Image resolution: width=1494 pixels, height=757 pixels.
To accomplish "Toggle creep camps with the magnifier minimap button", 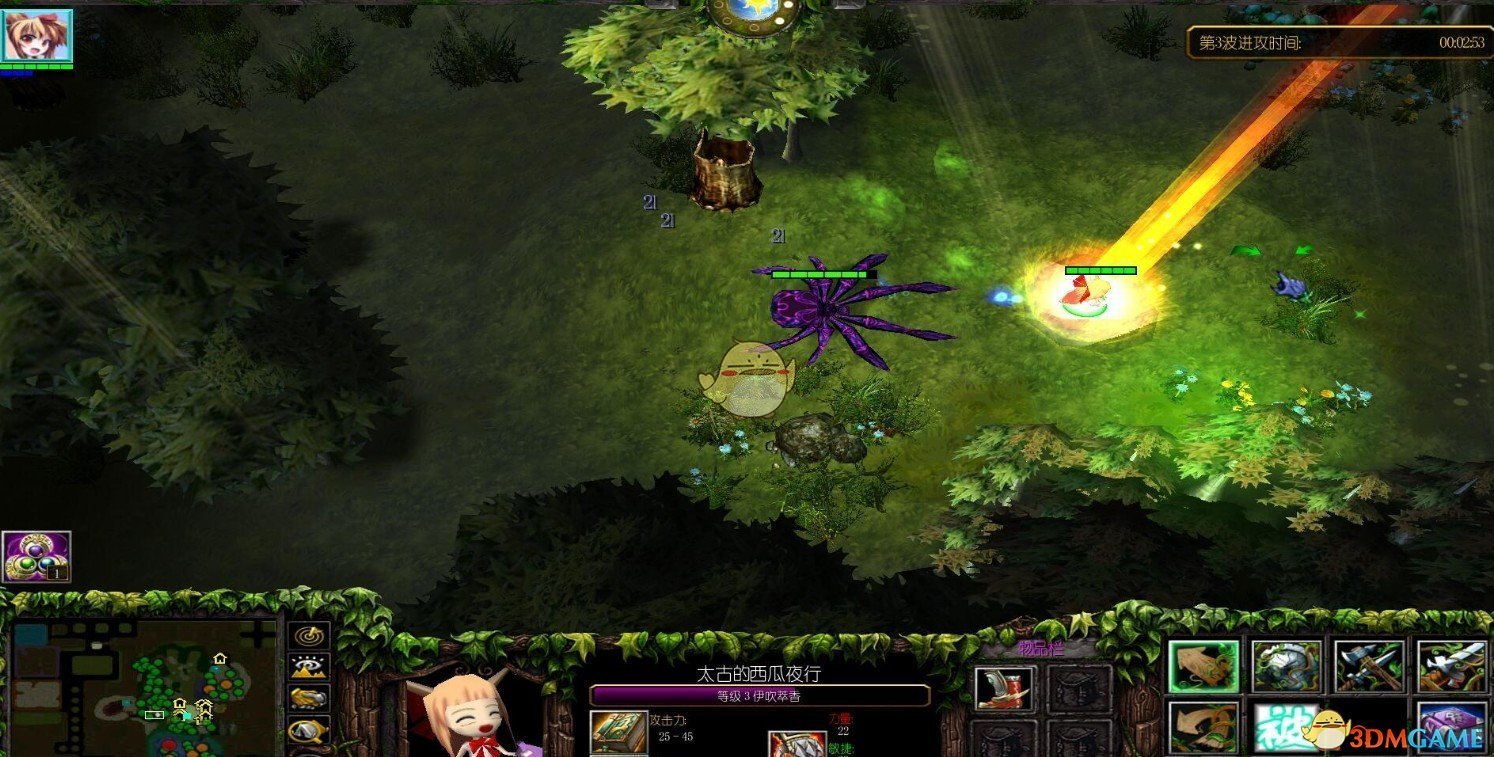I will pos(309,730).
